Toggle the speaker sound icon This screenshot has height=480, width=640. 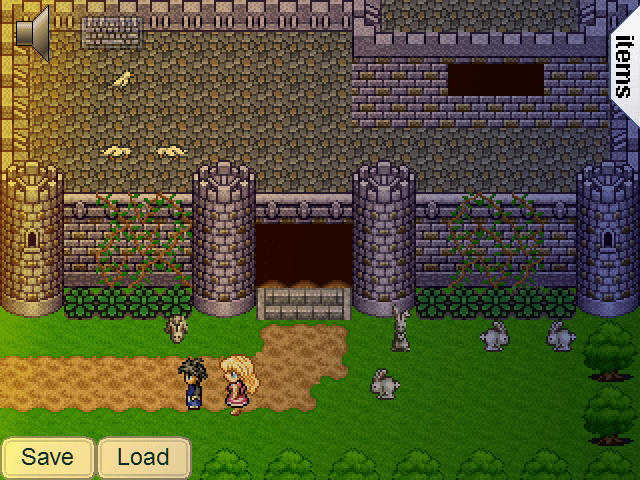click(32, 32)
